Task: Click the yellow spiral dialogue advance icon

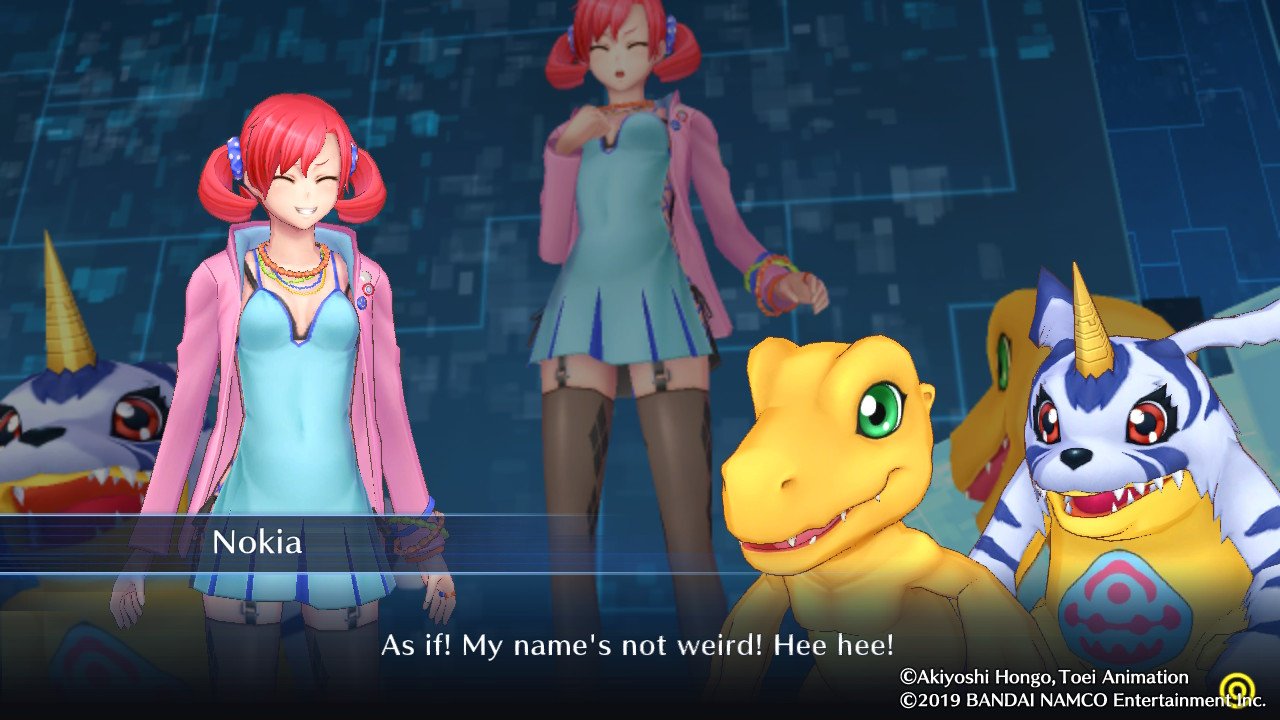Action: (1239, 690)
